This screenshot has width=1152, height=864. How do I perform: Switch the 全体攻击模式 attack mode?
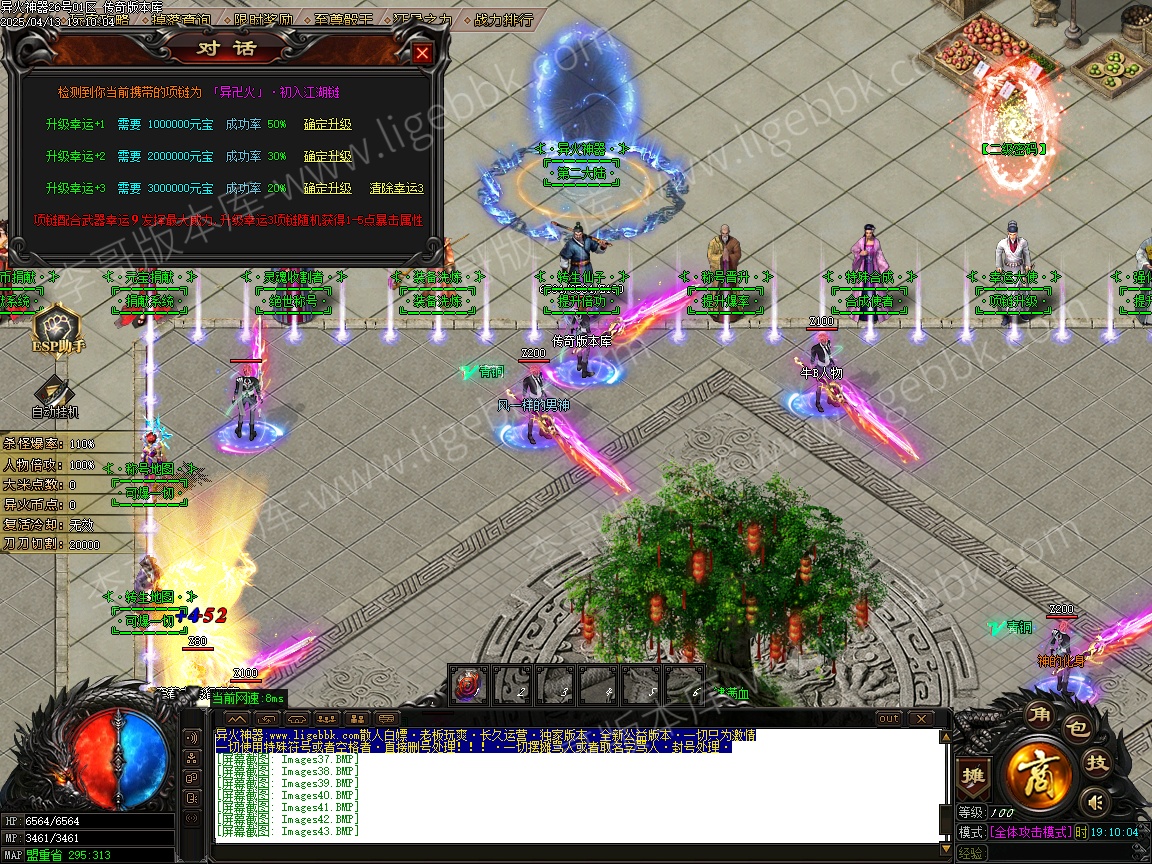(x=1030, y=832)
